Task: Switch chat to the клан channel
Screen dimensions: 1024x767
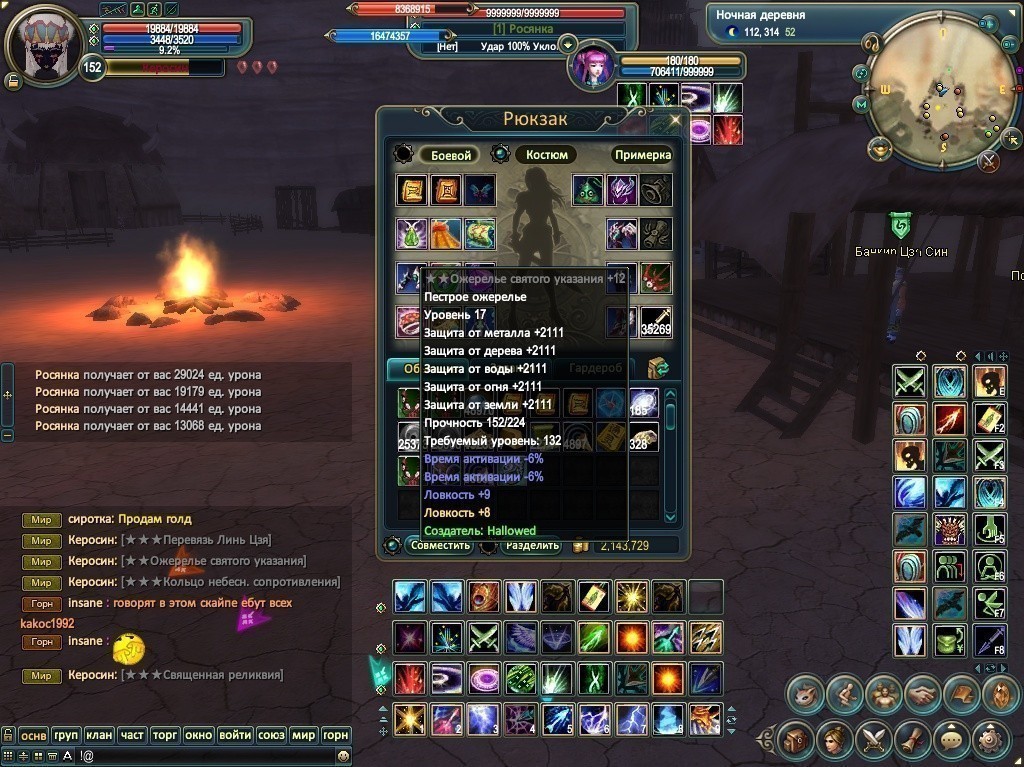Action: 99,735
